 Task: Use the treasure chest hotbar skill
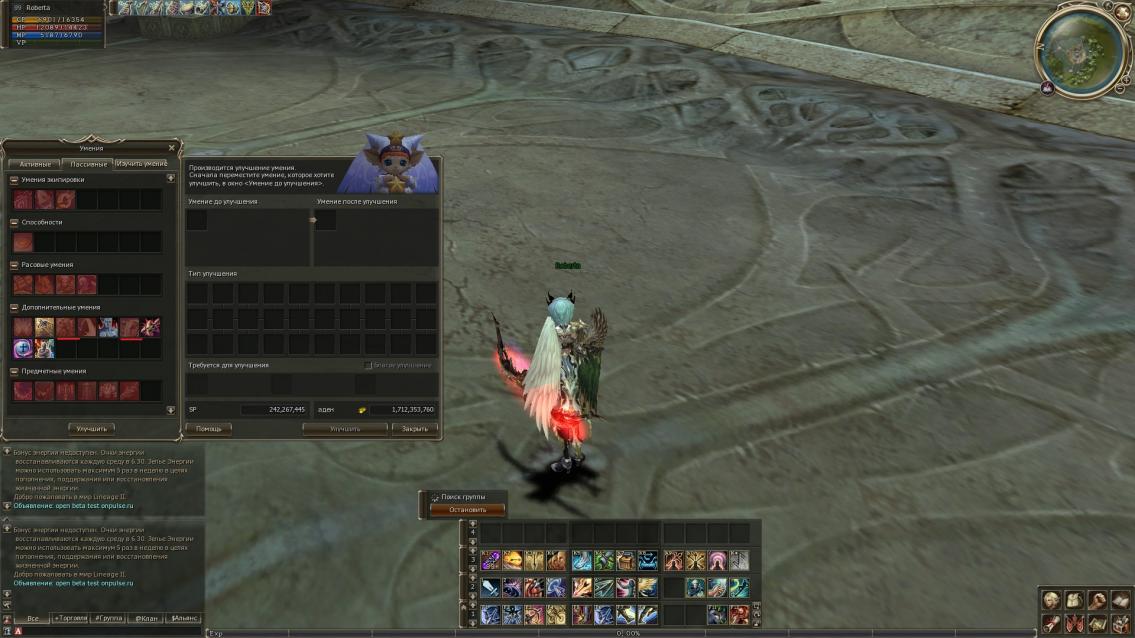point(626,561)
